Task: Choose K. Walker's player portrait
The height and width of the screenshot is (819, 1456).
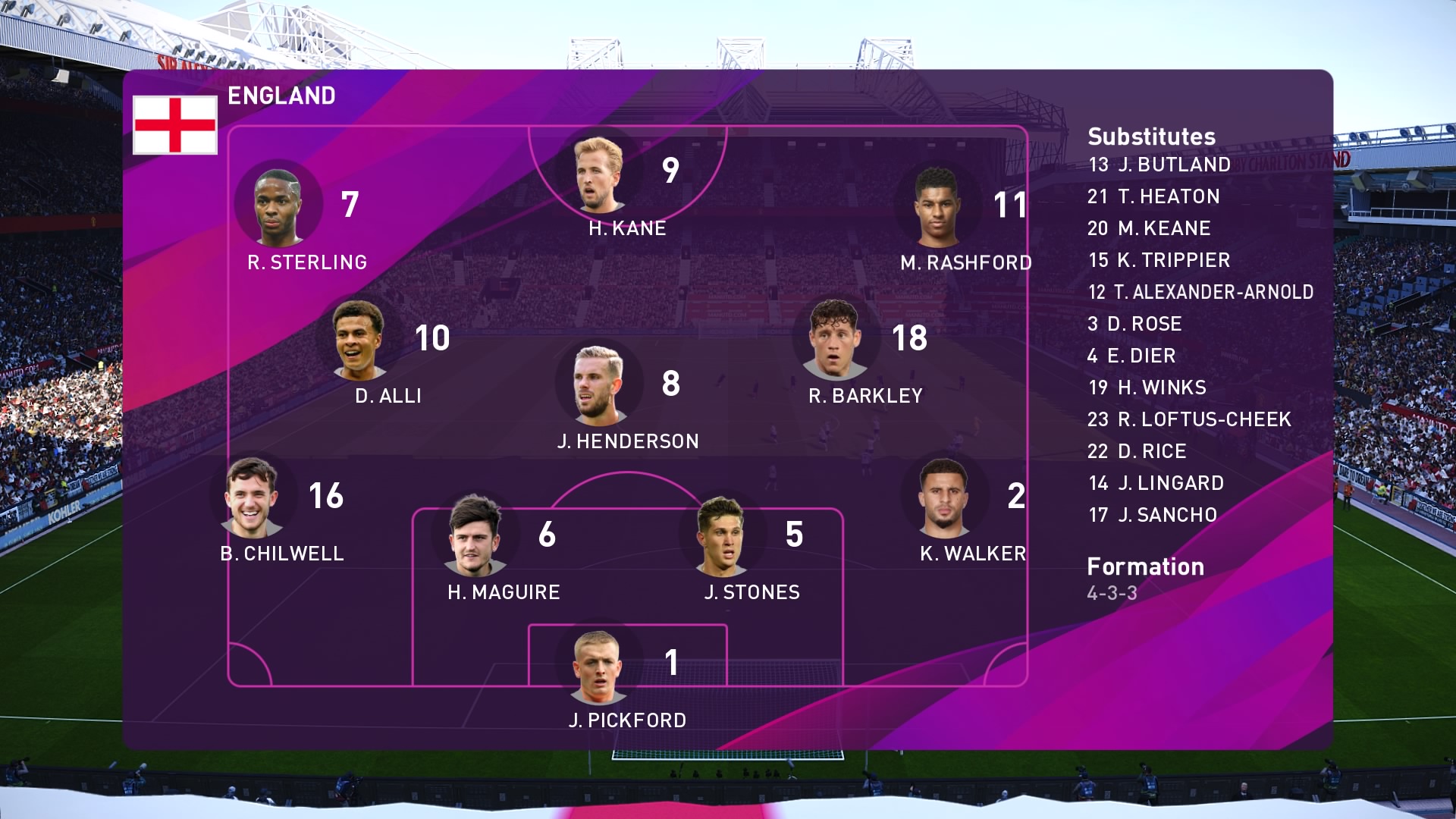Action: click(x=943, y=497)
